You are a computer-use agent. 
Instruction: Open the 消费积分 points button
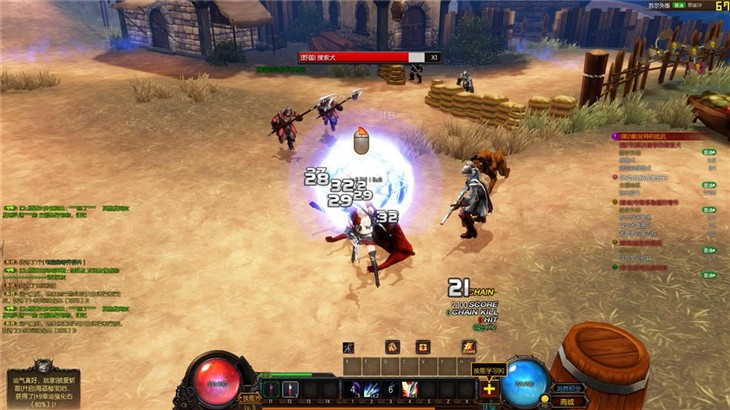(x=568, y=389)
